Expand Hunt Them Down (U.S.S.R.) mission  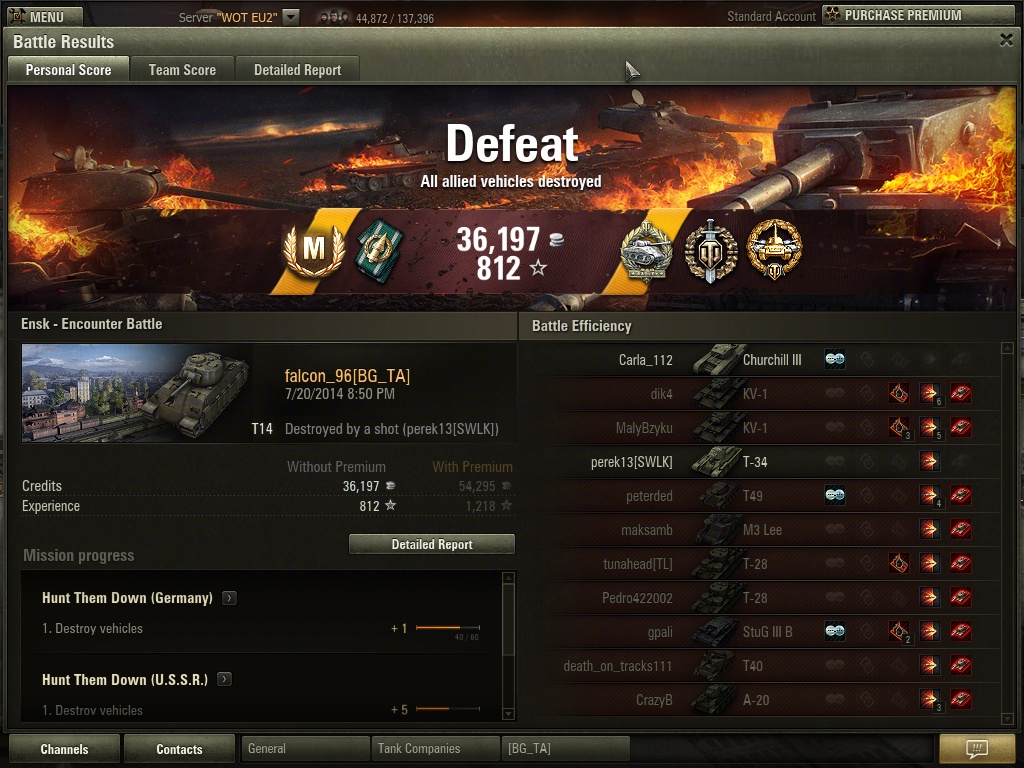point(224,679)
